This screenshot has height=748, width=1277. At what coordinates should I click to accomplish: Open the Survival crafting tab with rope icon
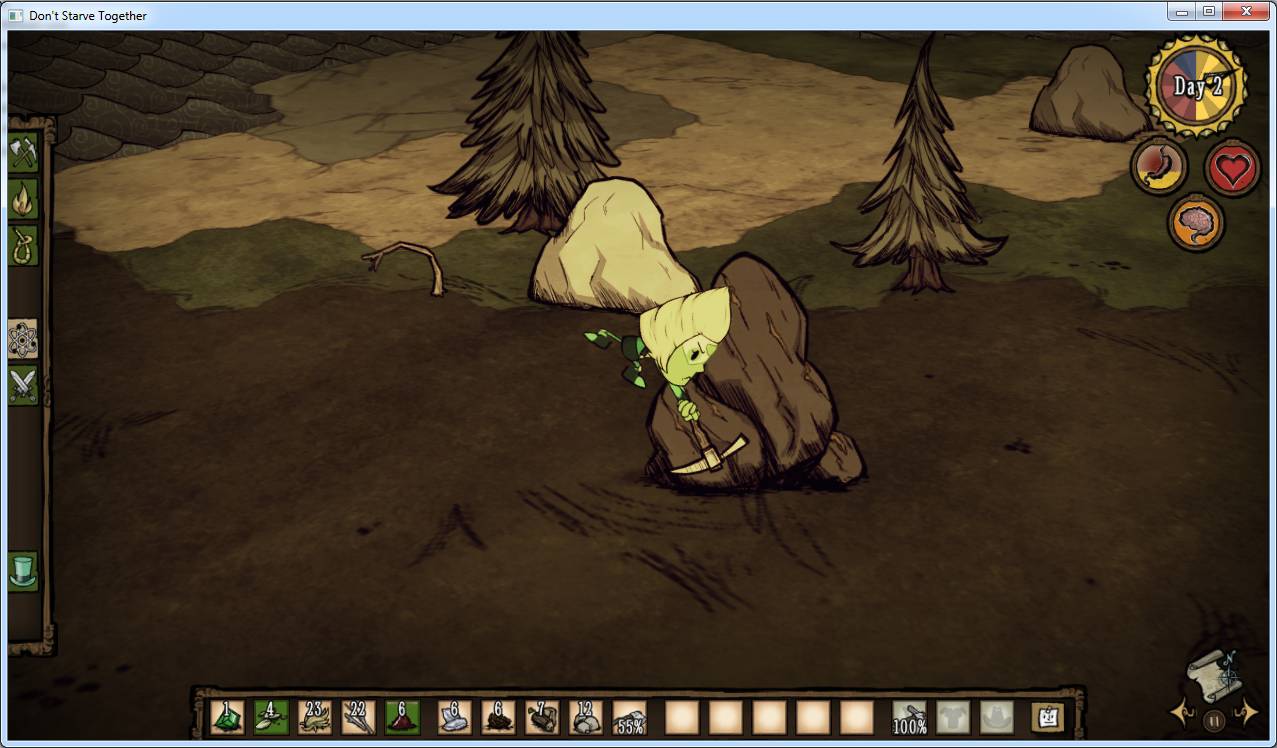click(x=23, y=245)
